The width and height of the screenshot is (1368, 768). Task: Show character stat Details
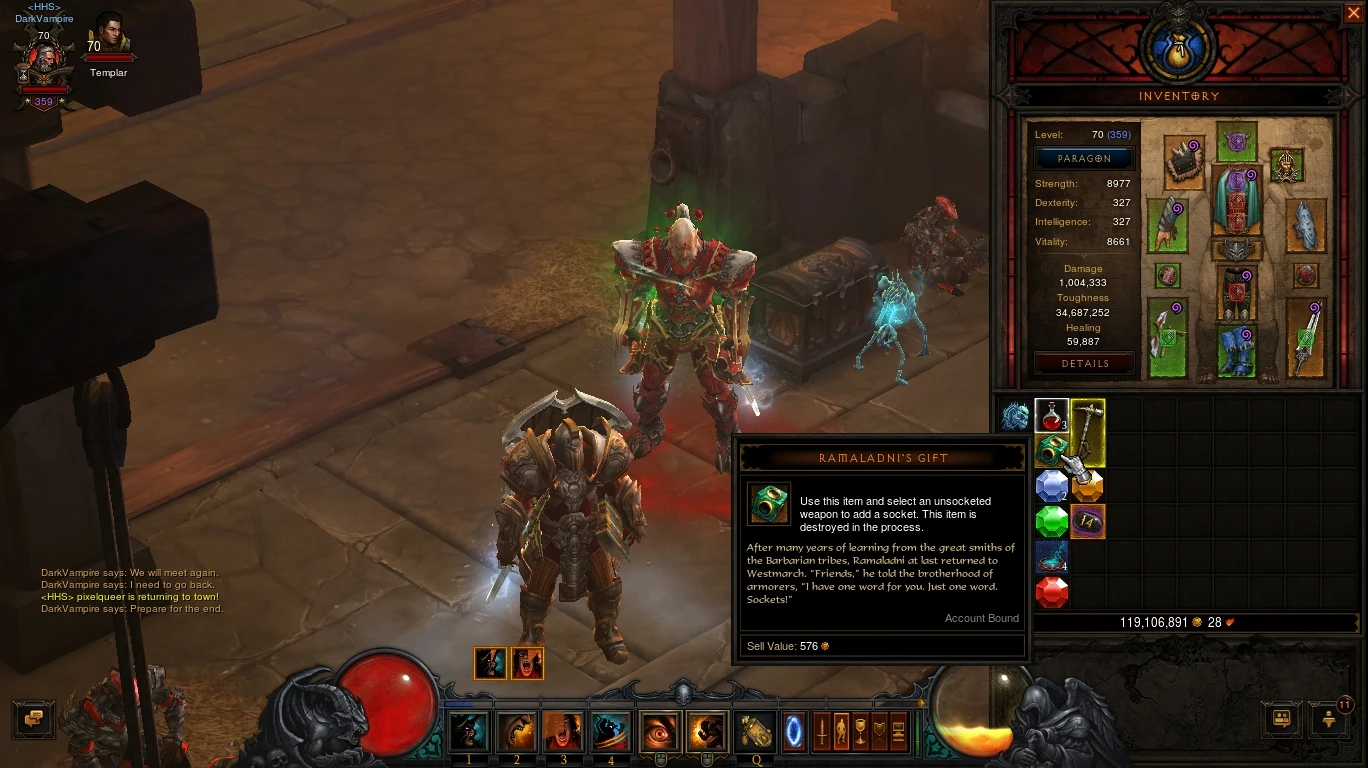pos(1085,364)
